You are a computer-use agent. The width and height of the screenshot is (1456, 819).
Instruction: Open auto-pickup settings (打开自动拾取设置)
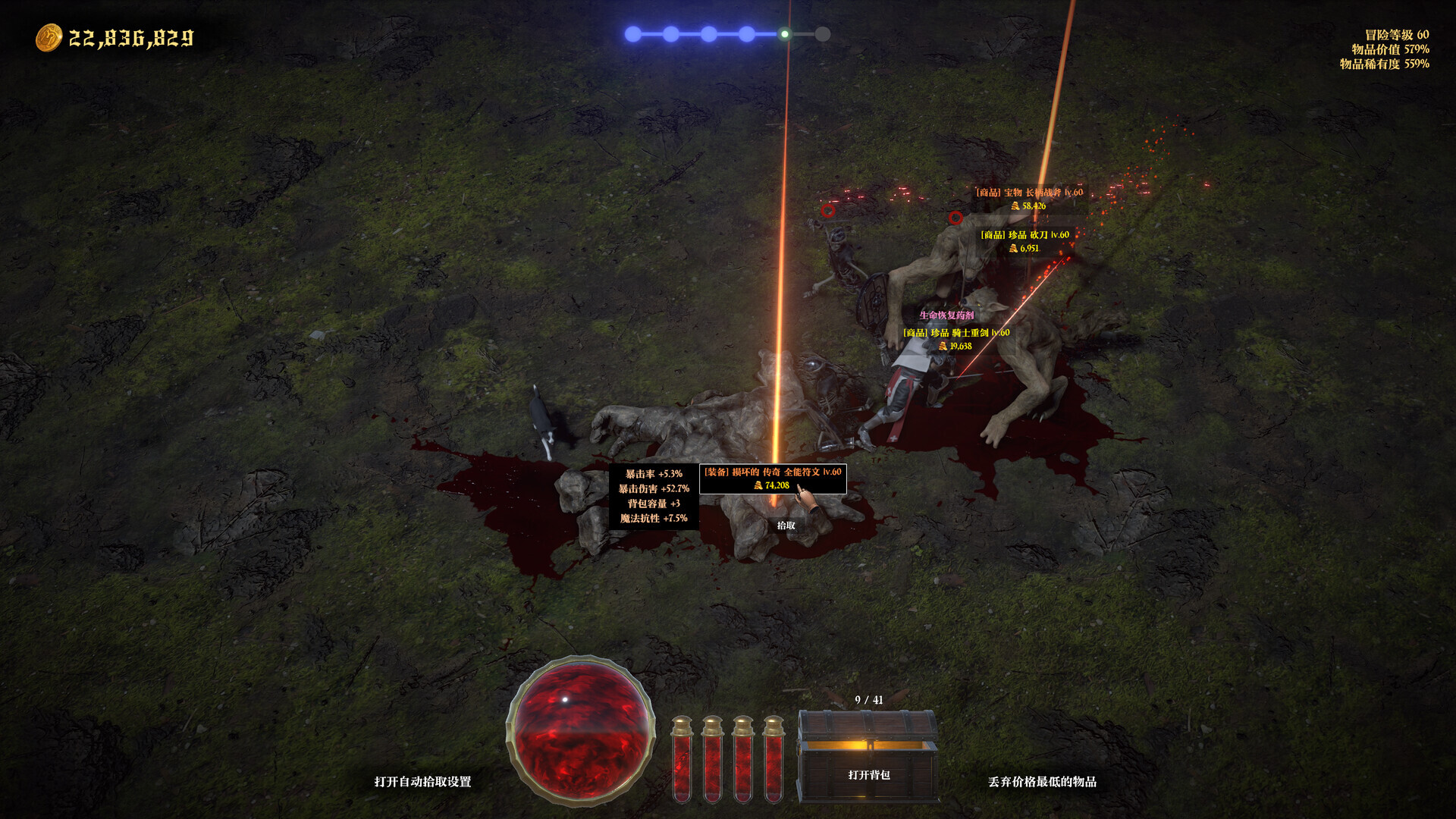[422, 782]
